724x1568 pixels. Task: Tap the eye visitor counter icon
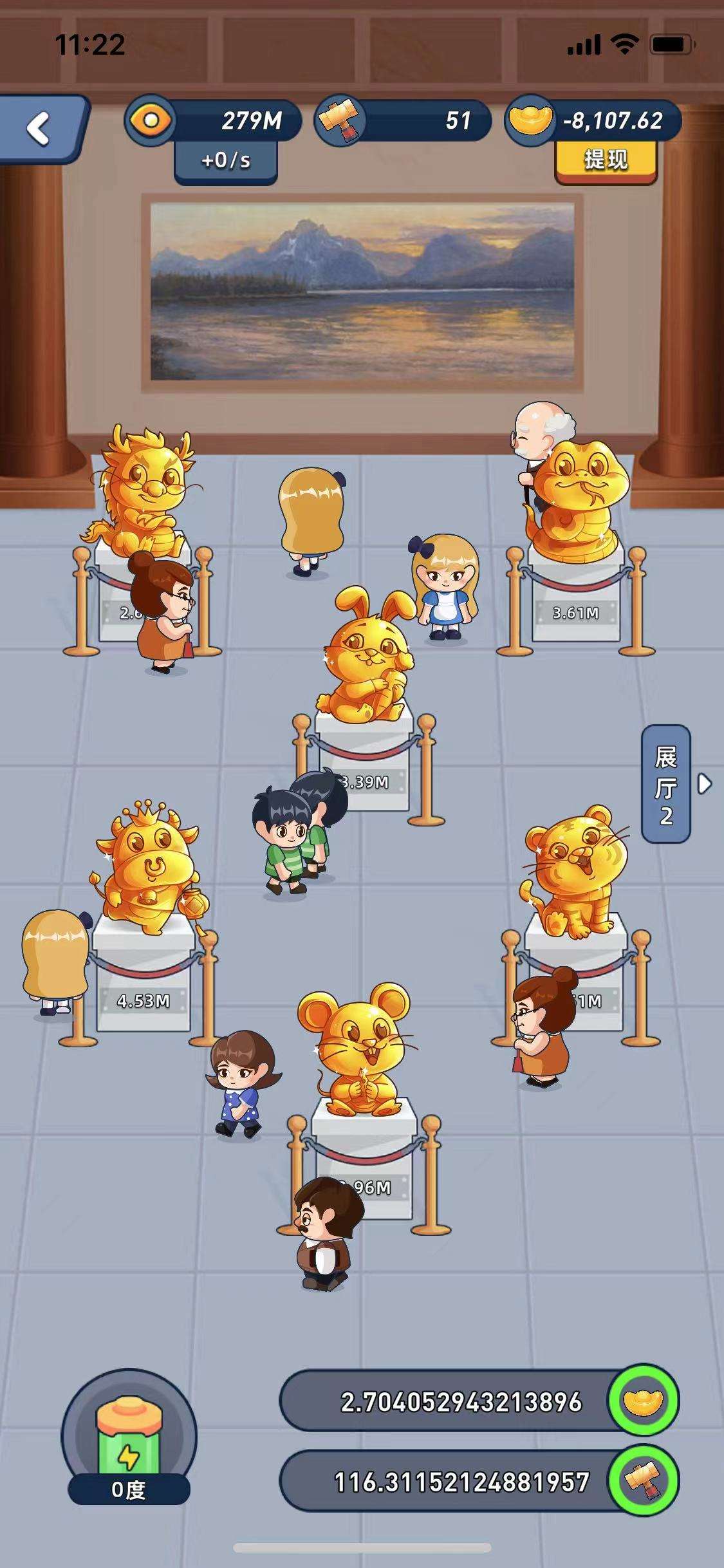coord(152,120)
